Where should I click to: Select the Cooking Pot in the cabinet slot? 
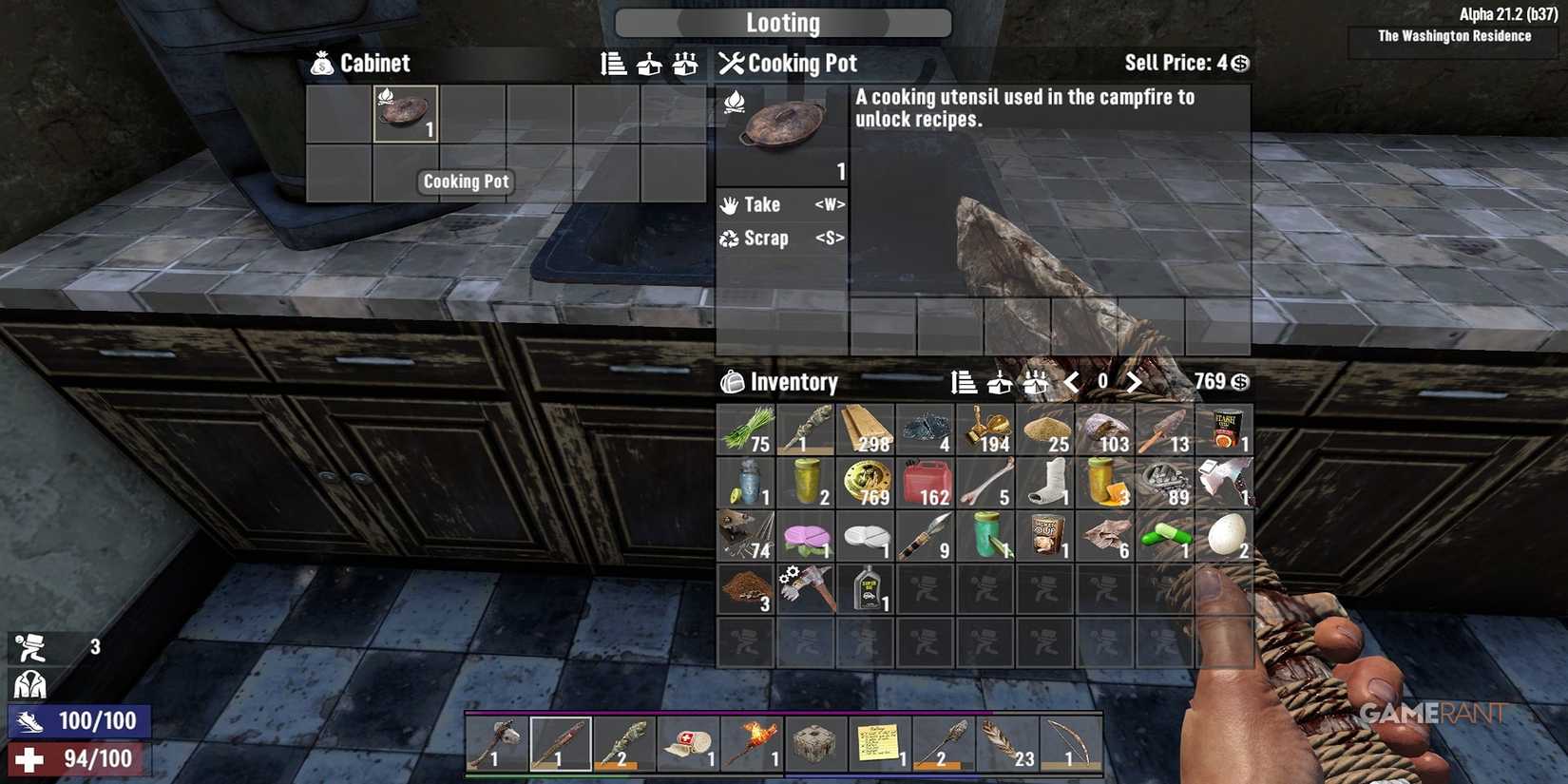tap(404, 114)
